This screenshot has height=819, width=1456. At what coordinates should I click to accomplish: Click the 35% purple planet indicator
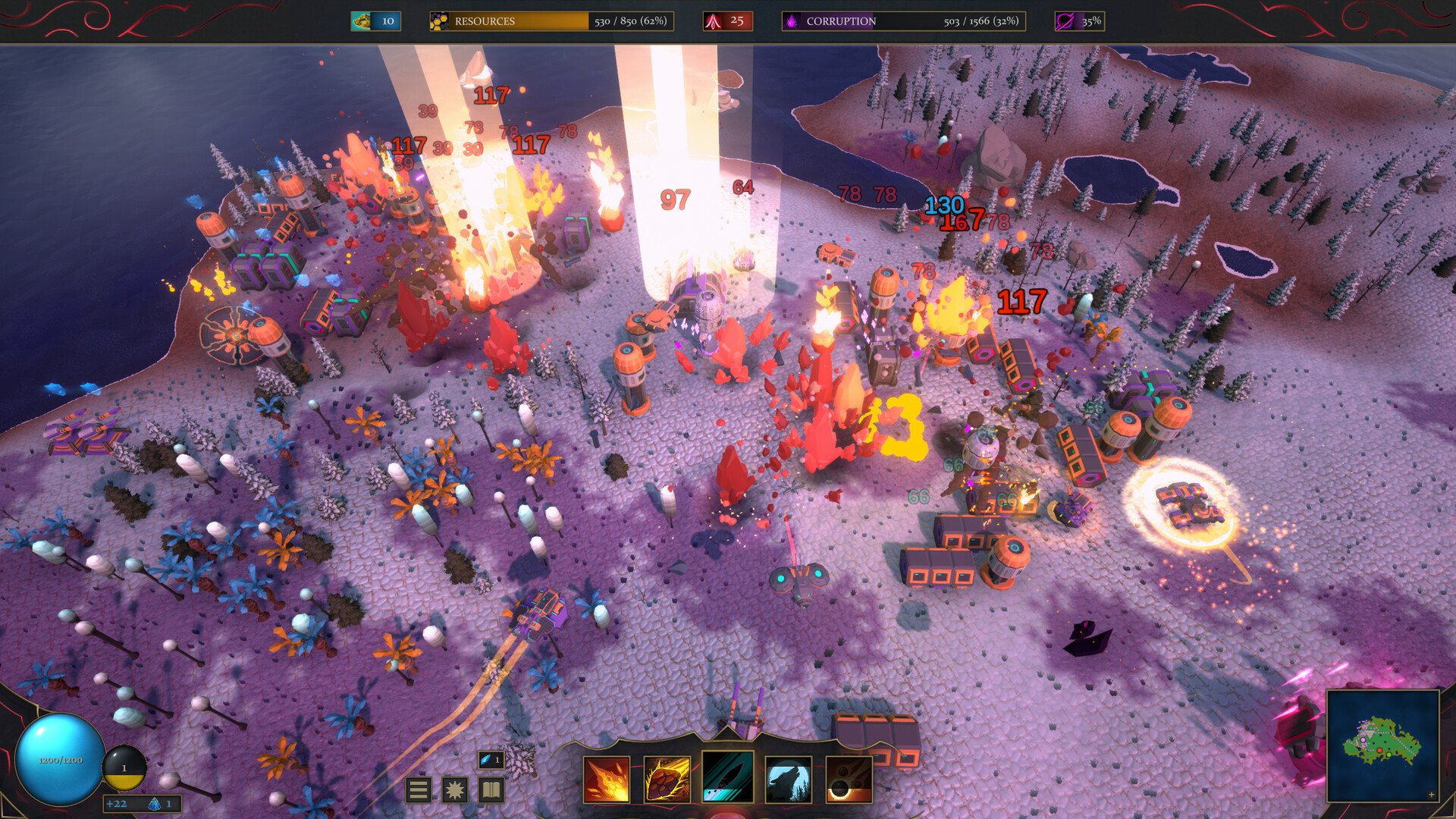click(1079, 20)
